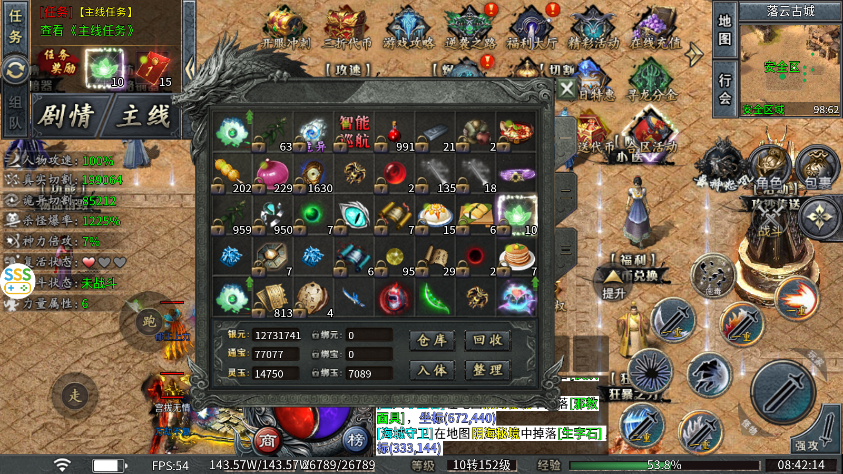
Task: Choose the purple onion item with 229
Action: pyautogui.click(x=273, y=172)
